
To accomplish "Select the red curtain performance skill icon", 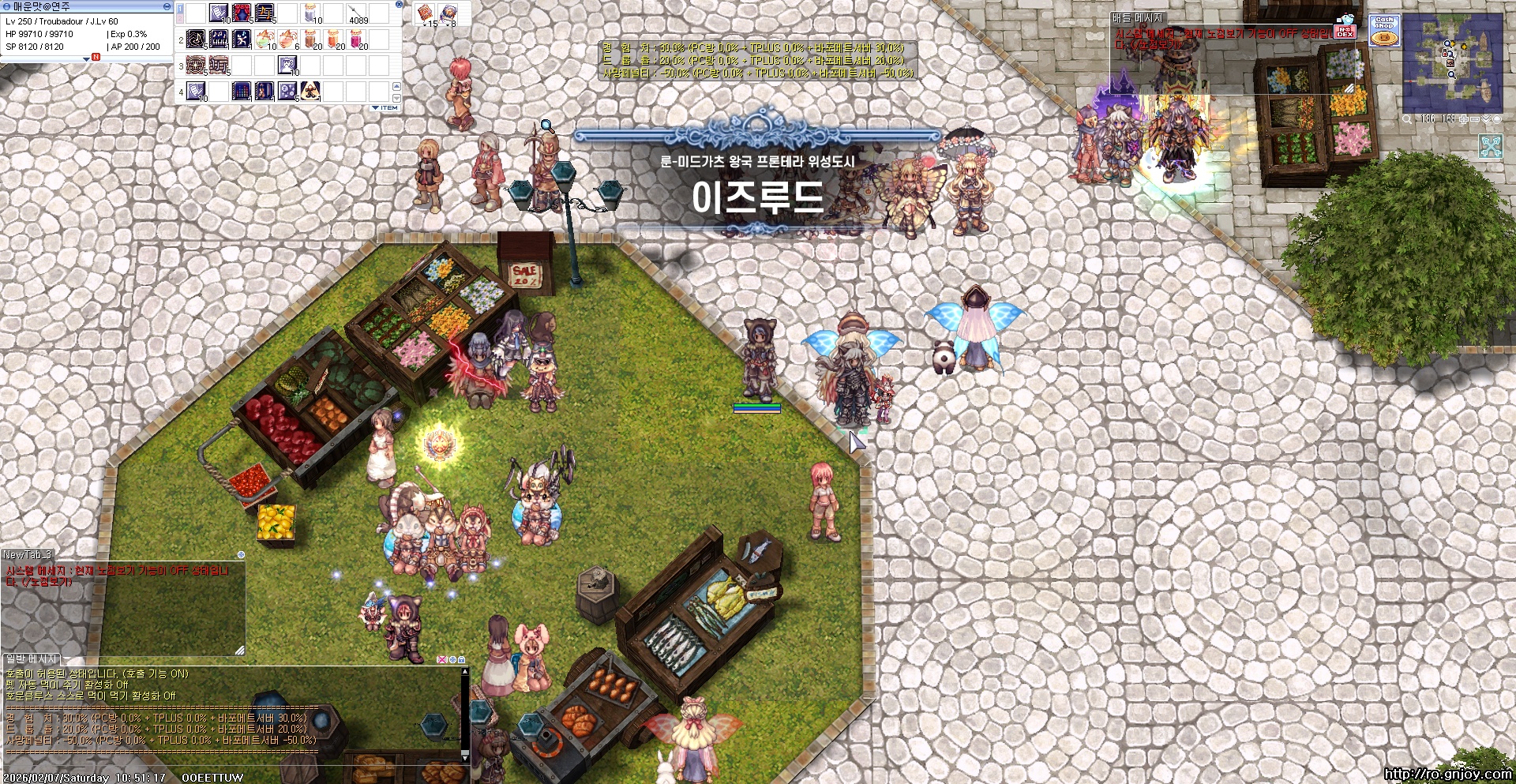I will tap(242, 13).
